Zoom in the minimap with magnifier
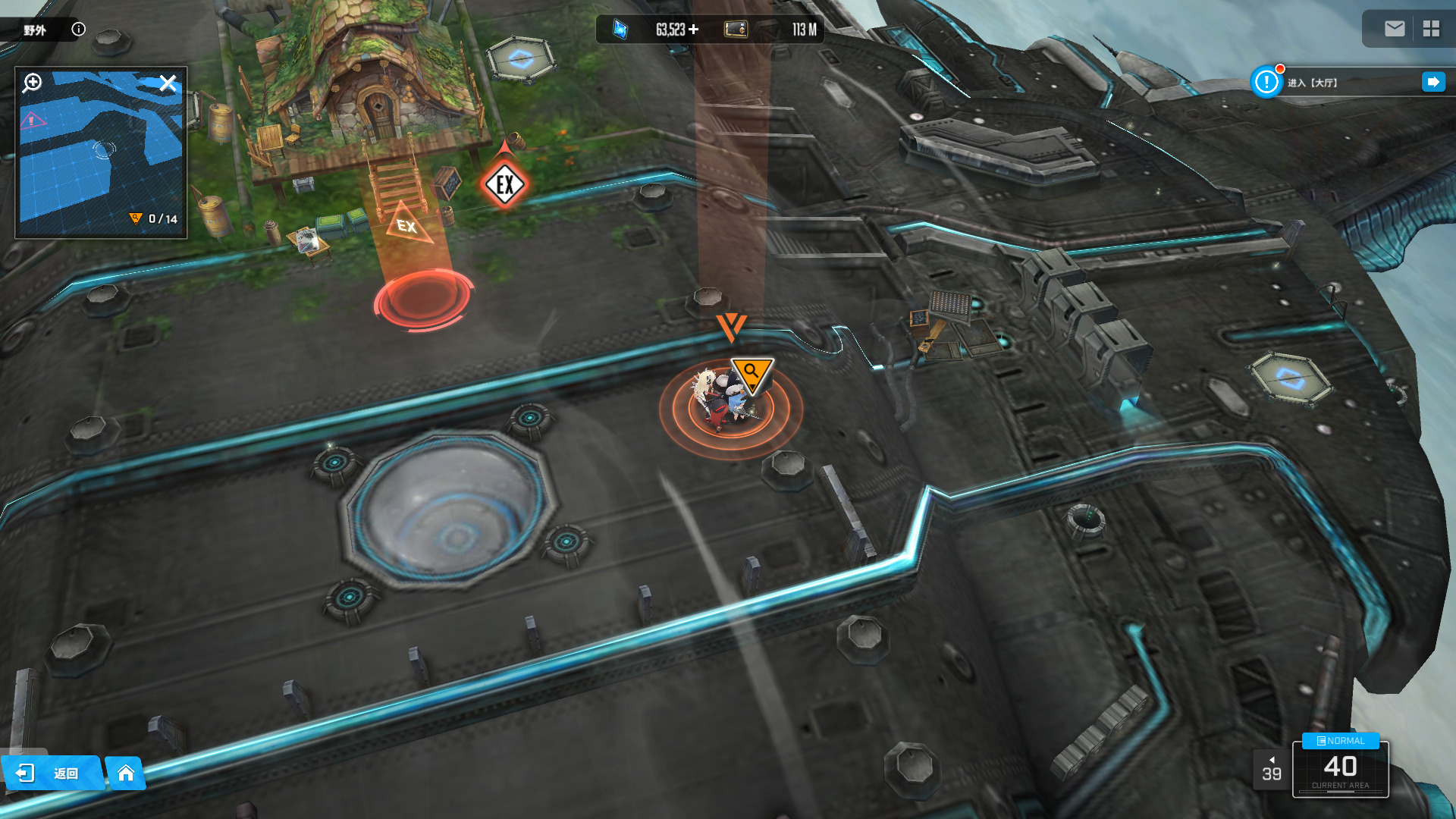 [x=33, y=82]
